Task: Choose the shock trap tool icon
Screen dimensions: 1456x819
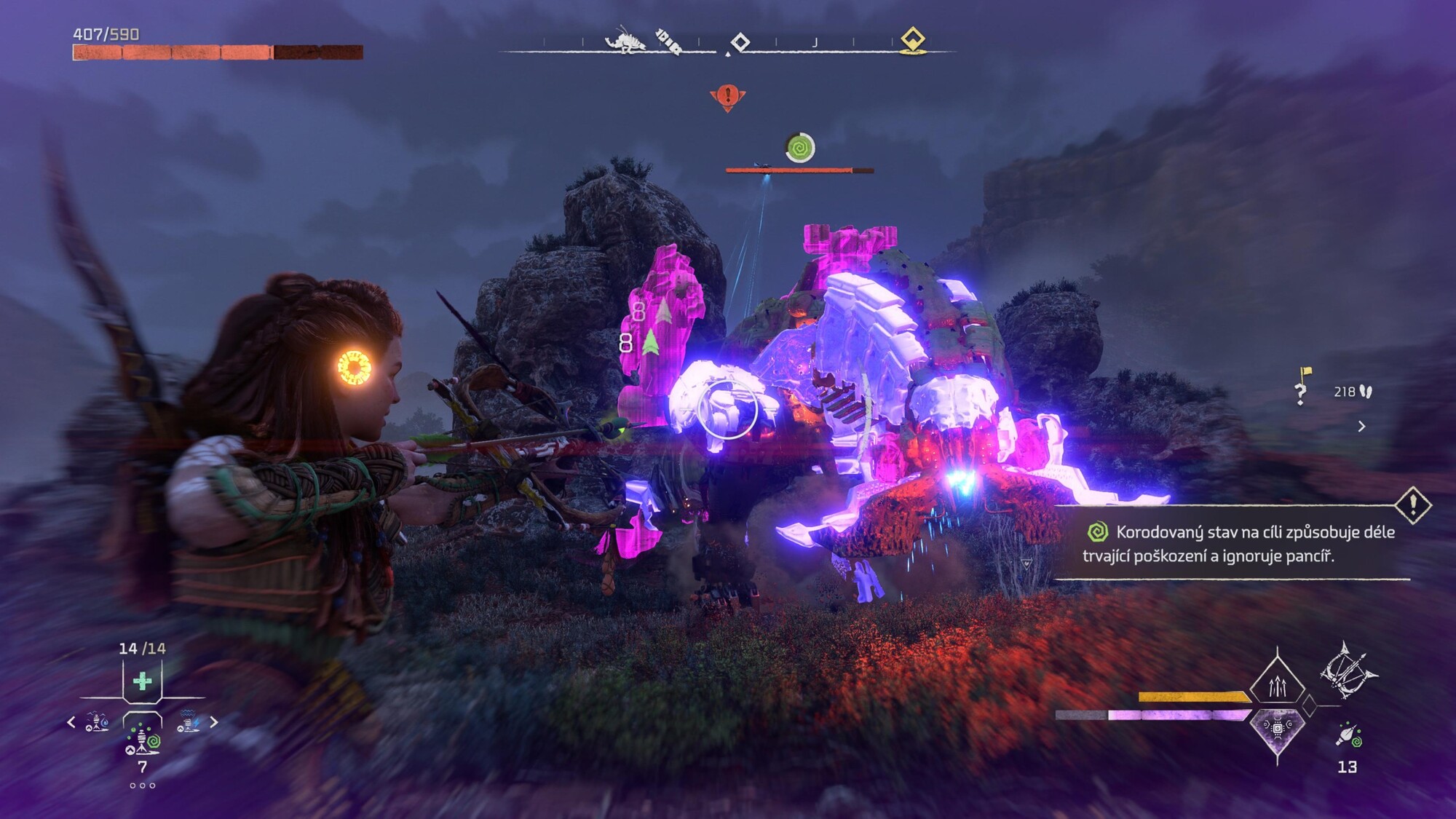Action: point(188,722)
